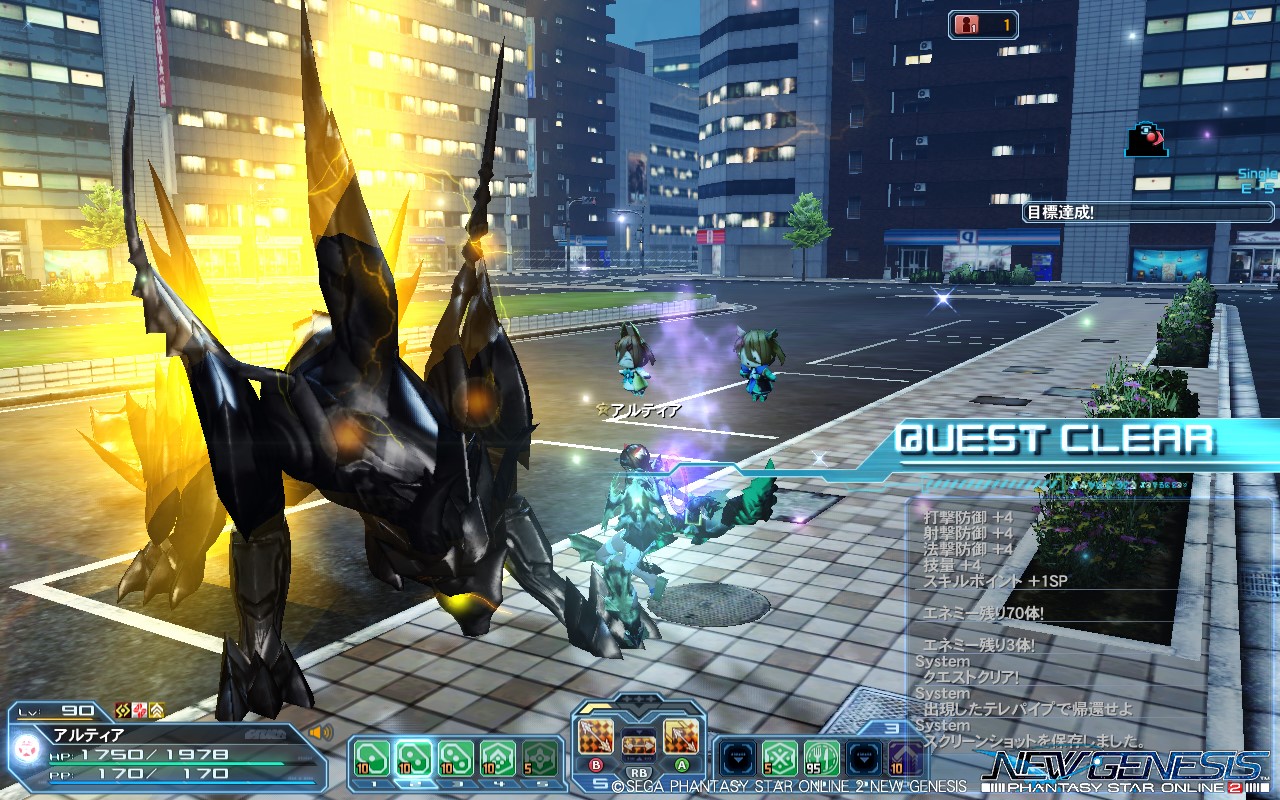Expand the RB weapon palette selector

(x=638, y=772)
